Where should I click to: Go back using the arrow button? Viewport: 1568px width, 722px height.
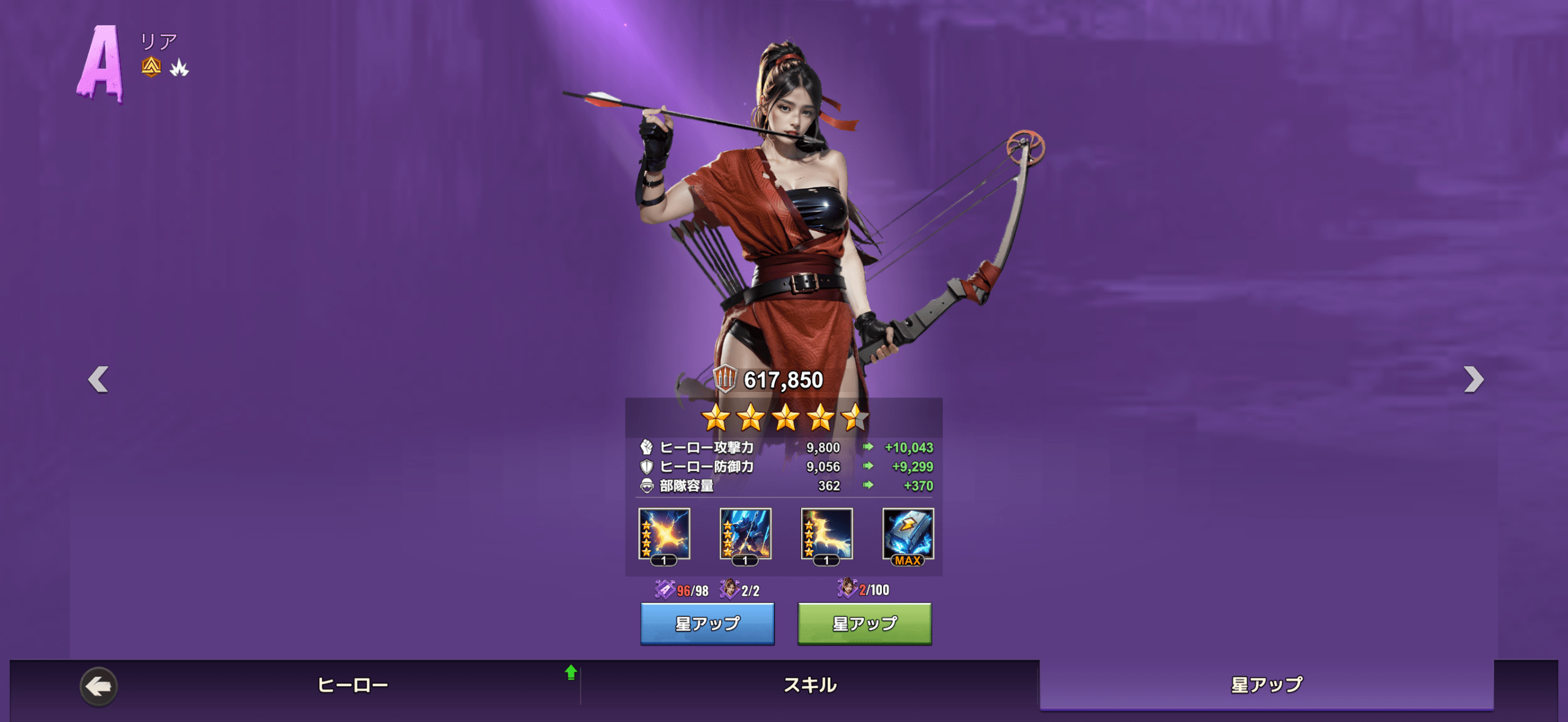pyautogui.click(x=99, y=686)
